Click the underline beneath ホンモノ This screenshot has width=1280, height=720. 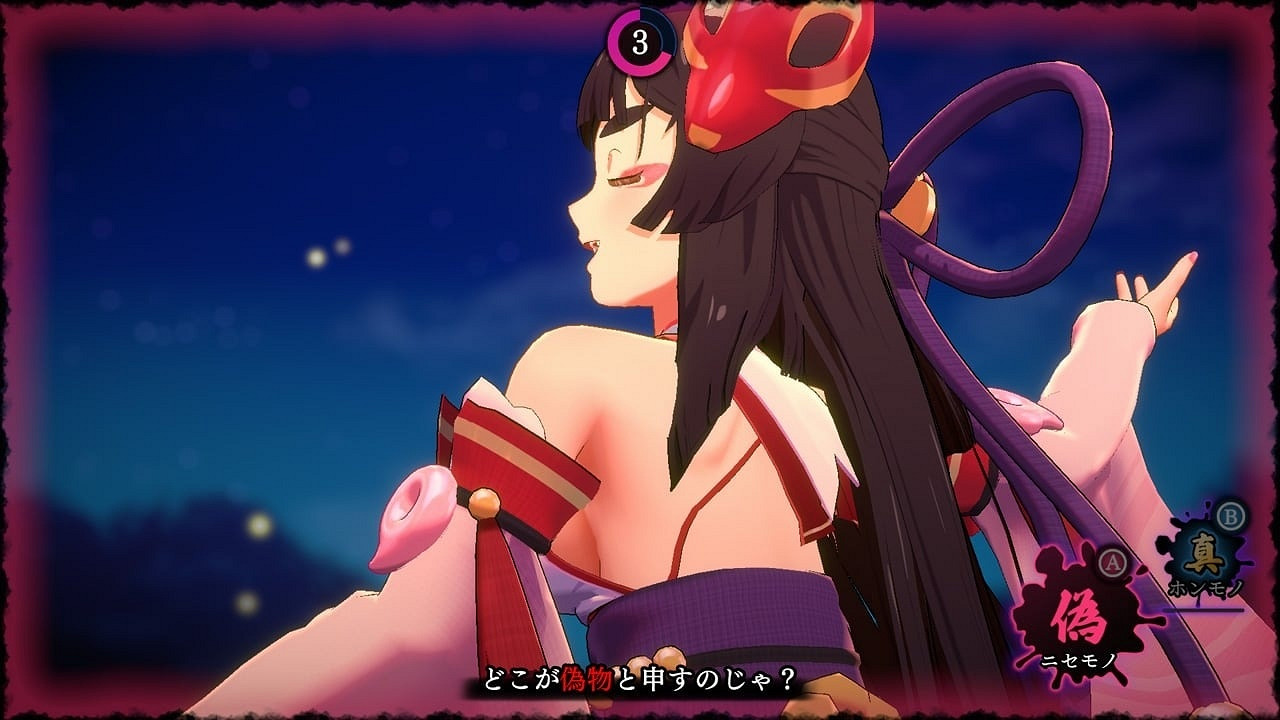tap(1206, 608)
